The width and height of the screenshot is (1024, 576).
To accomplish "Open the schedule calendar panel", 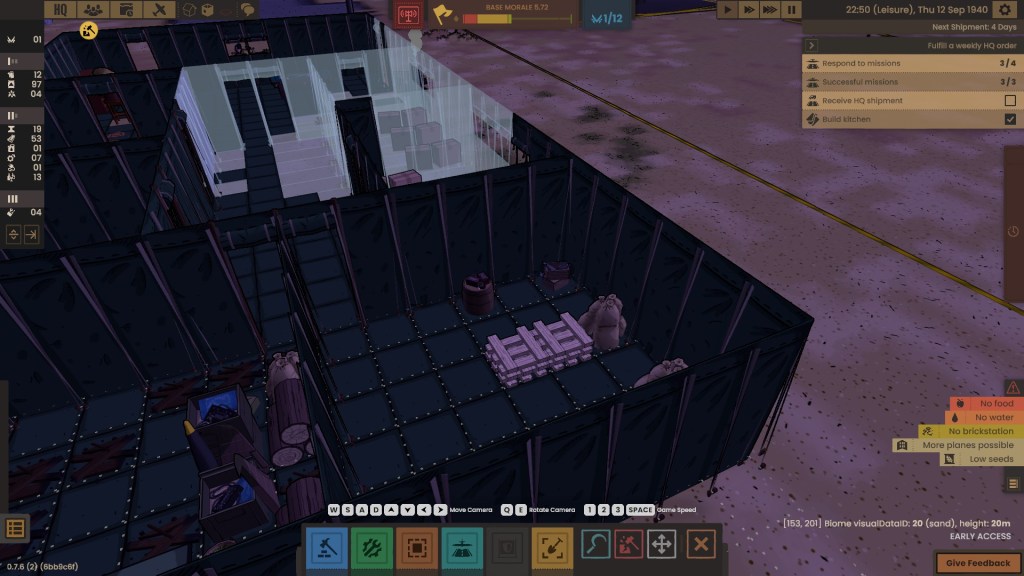I will coord(125,10).
